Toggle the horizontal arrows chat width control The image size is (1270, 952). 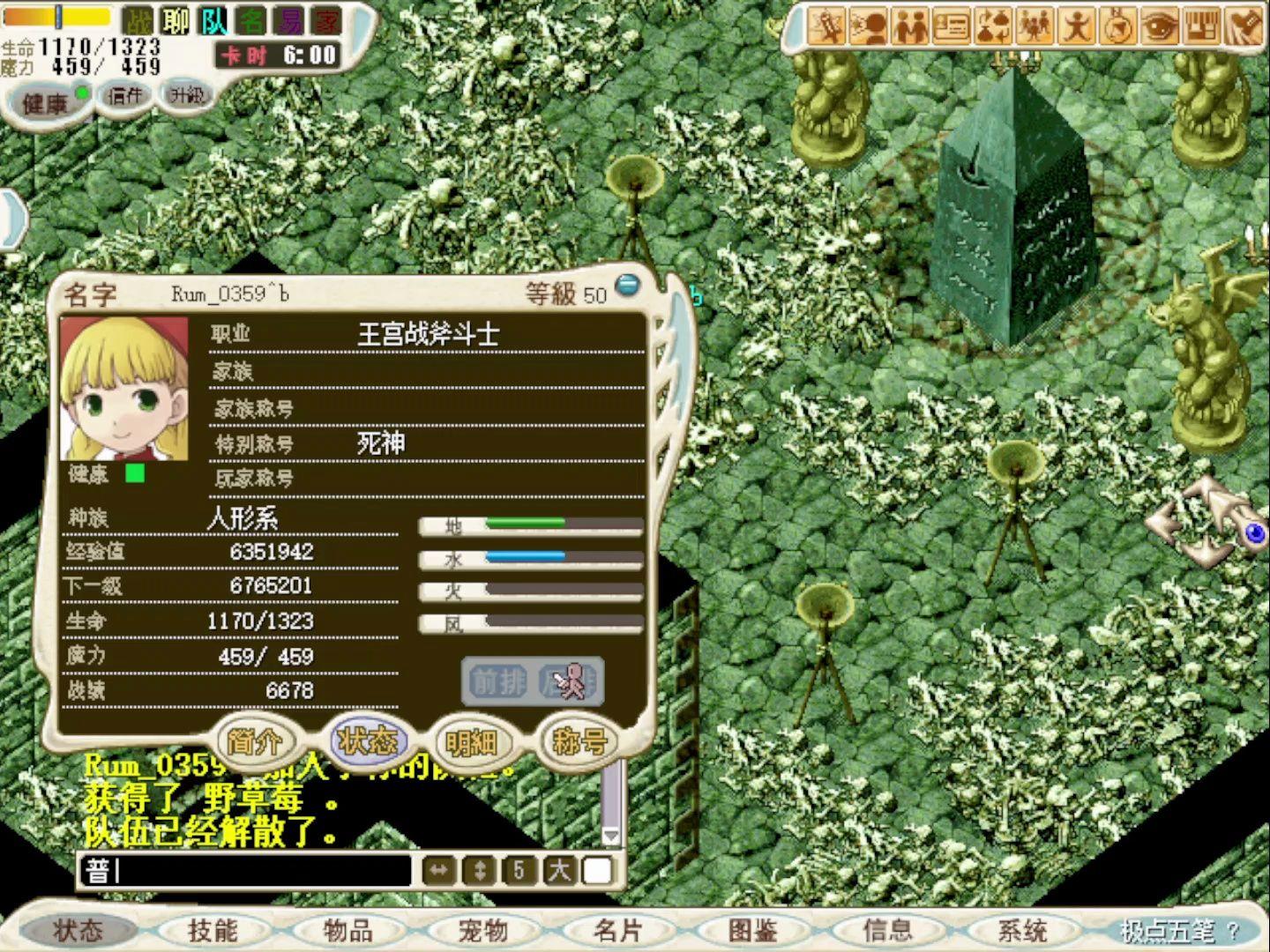pos(439,871)
